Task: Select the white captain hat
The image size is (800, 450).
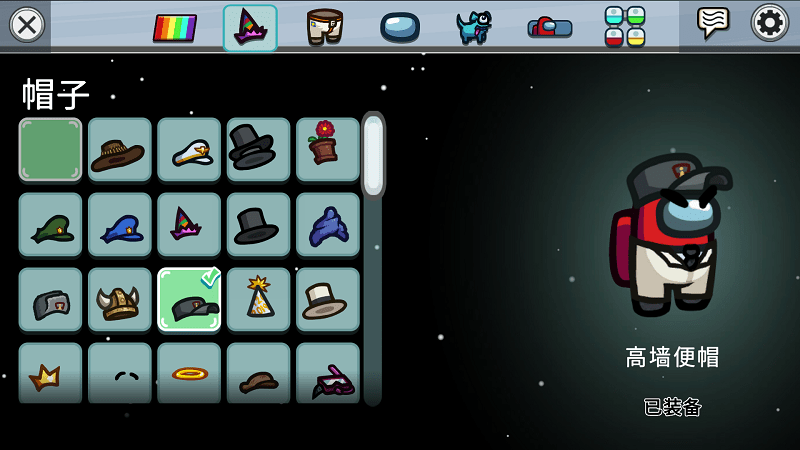Action: pos(188,150)
